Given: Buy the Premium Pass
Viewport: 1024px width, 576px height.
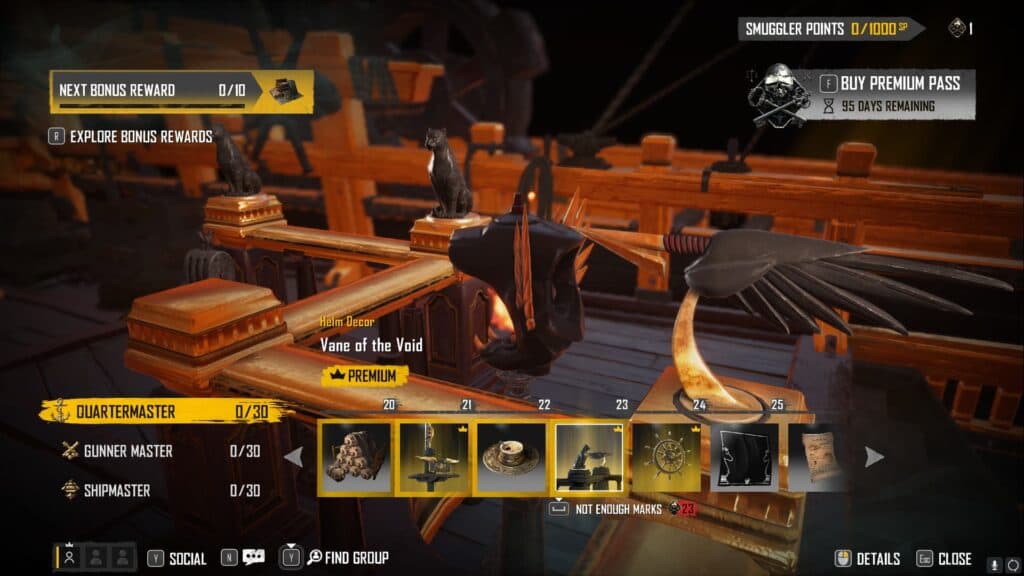Looking at the screenshot, I should point(897,83).
